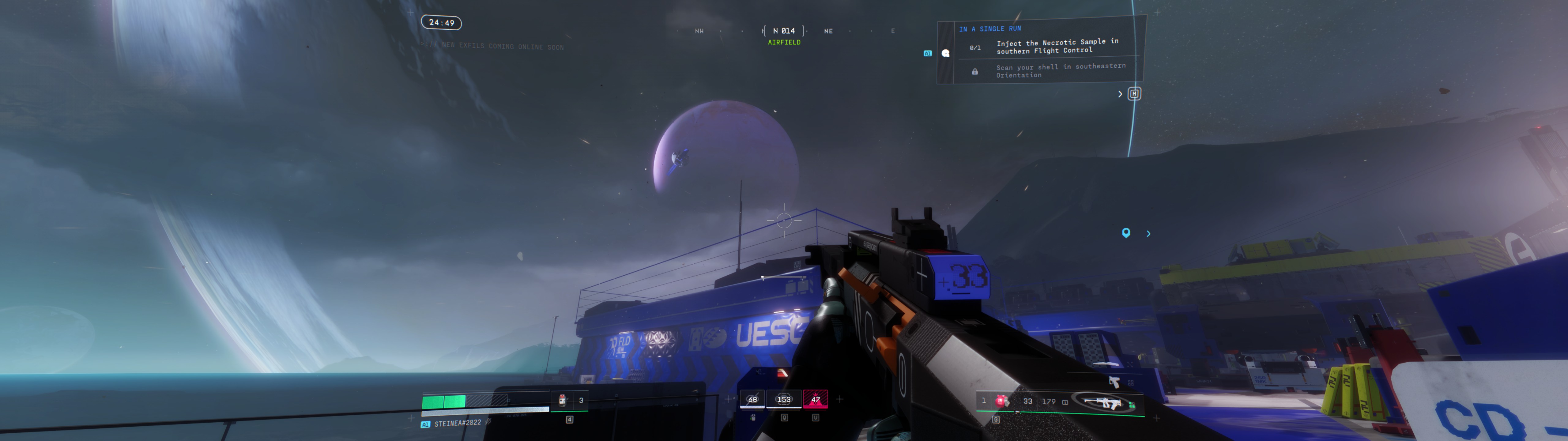Click the skull icon beside the objective panel
The height and width of the screenshot is (441, 1568).
pyautogui.click(x=945, y=54)
